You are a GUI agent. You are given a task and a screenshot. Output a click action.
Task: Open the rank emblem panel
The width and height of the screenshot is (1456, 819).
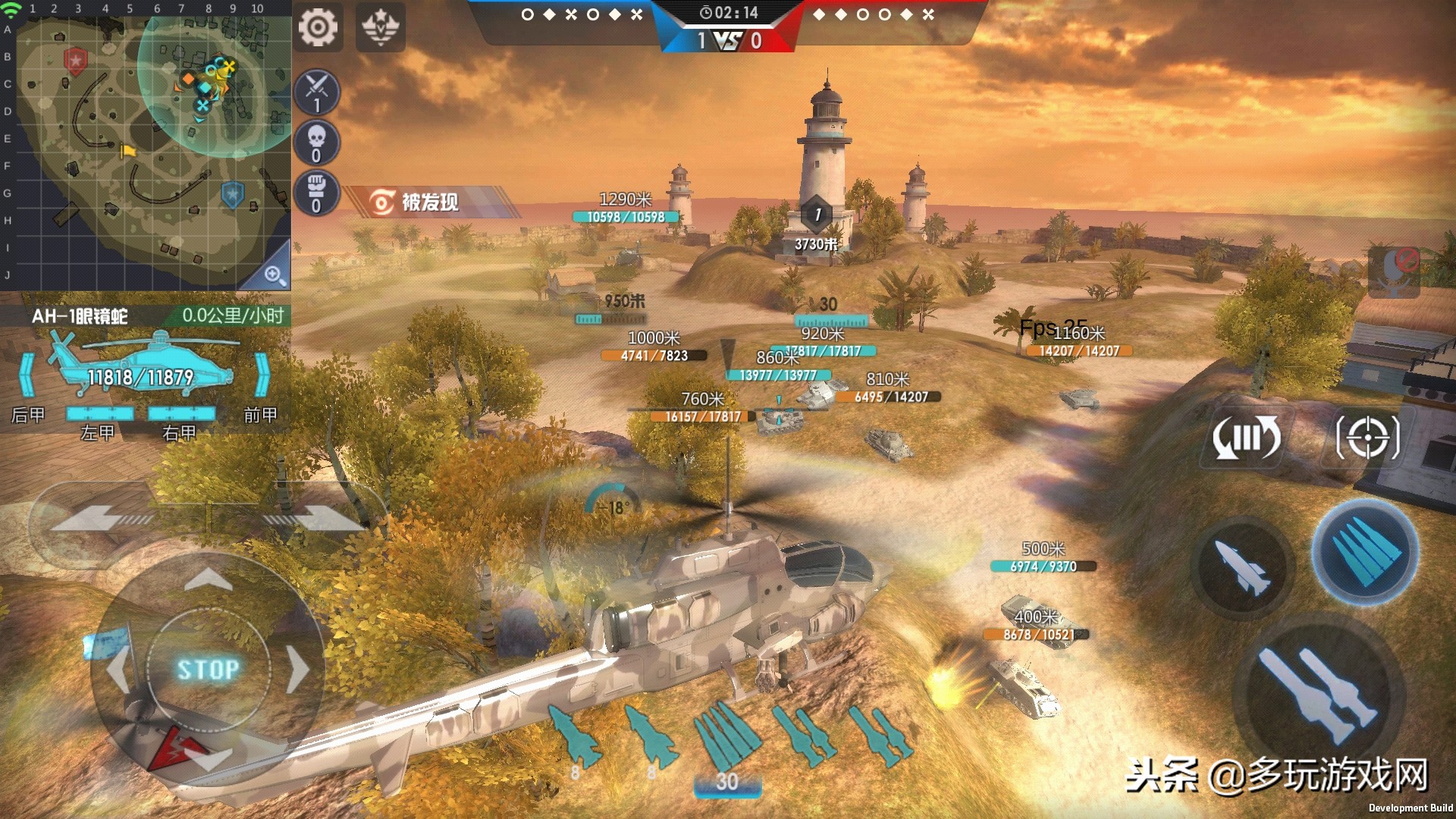pyautogui.click(x=381, y=28)
